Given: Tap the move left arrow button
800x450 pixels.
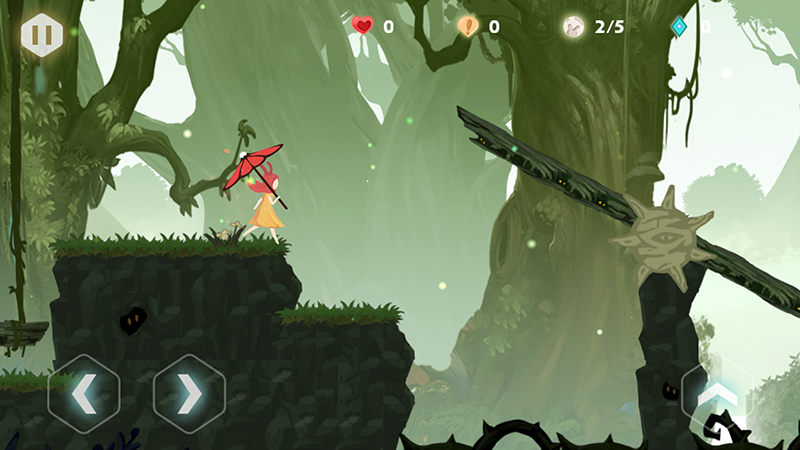Looking at the screenshot, I should (84, 394).
